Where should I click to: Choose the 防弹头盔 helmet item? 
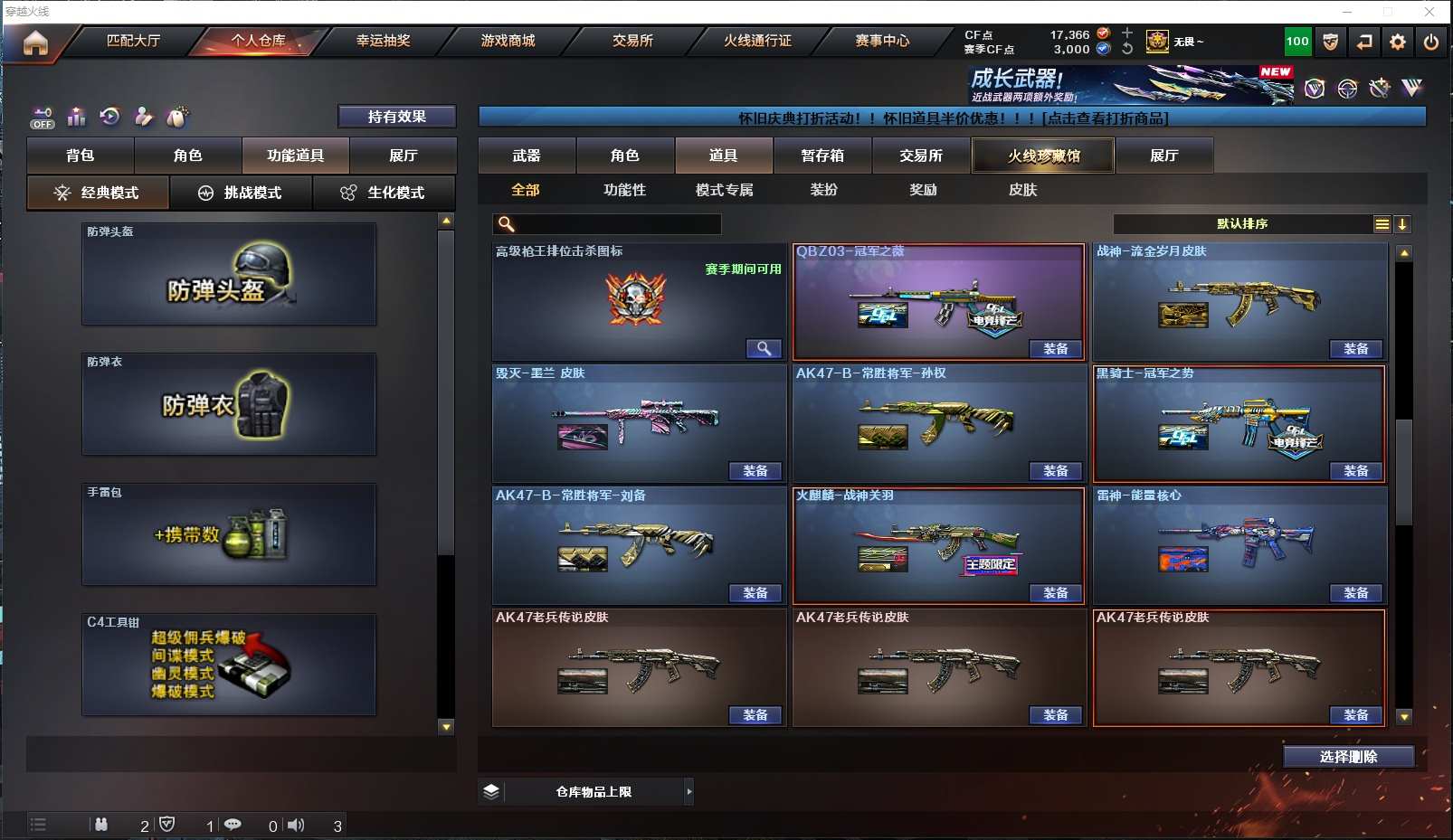tap(229, 274)
